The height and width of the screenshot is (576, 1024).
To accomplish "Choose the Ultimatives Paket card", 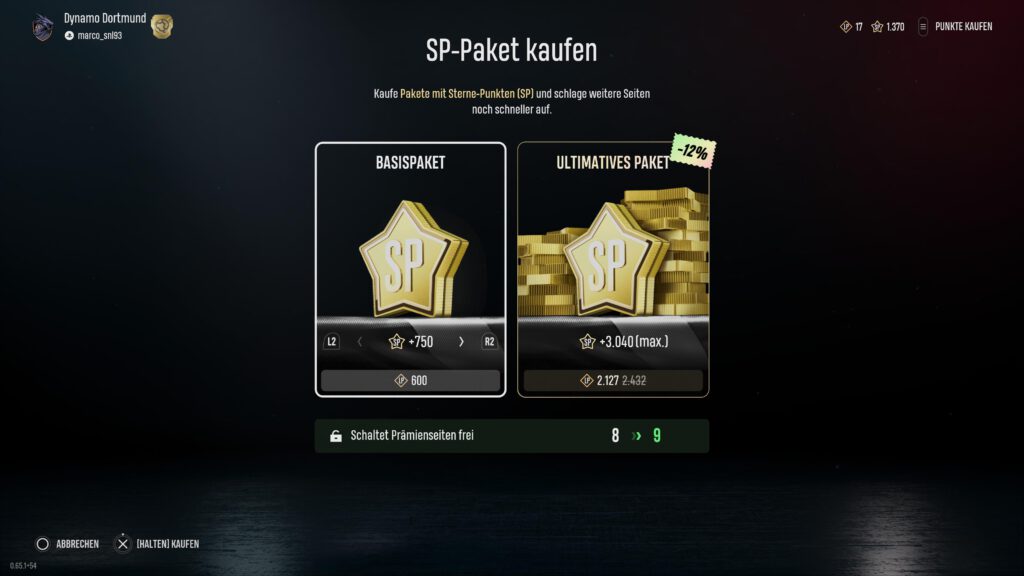I will (x=612, y=255).
